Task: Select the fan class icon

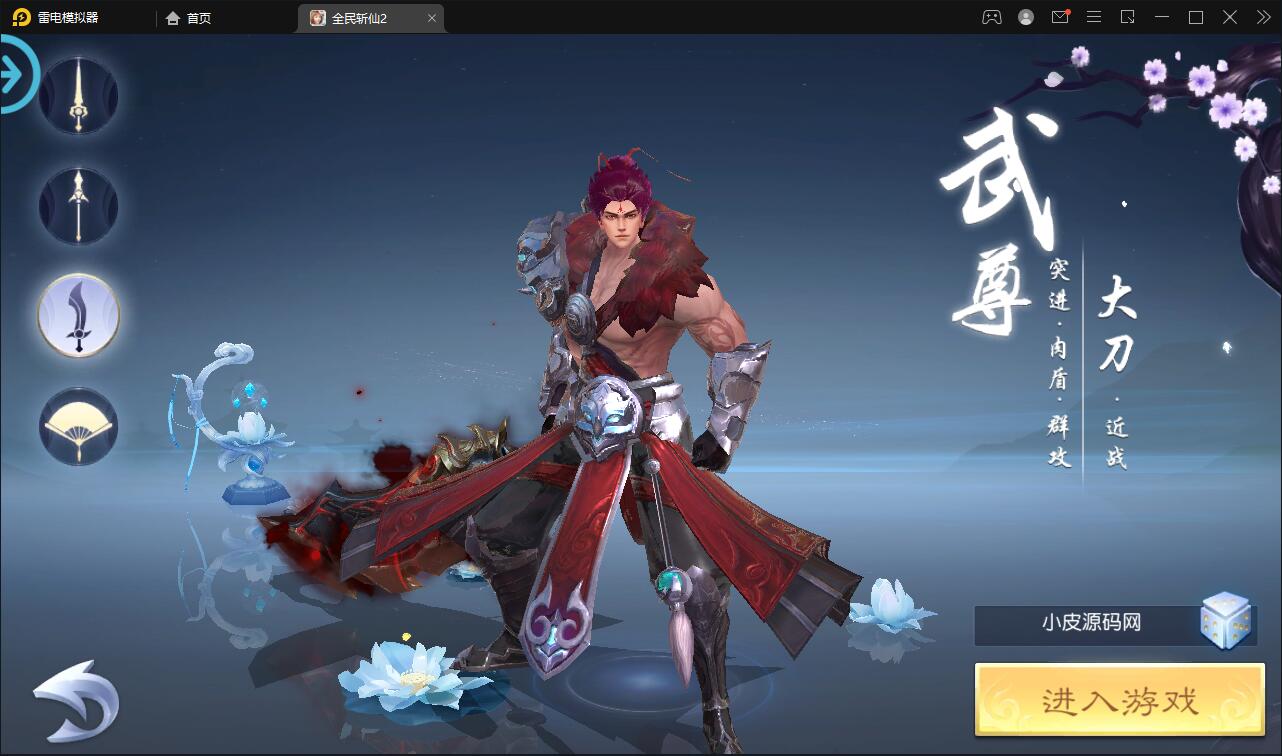Action: point(78,425)
